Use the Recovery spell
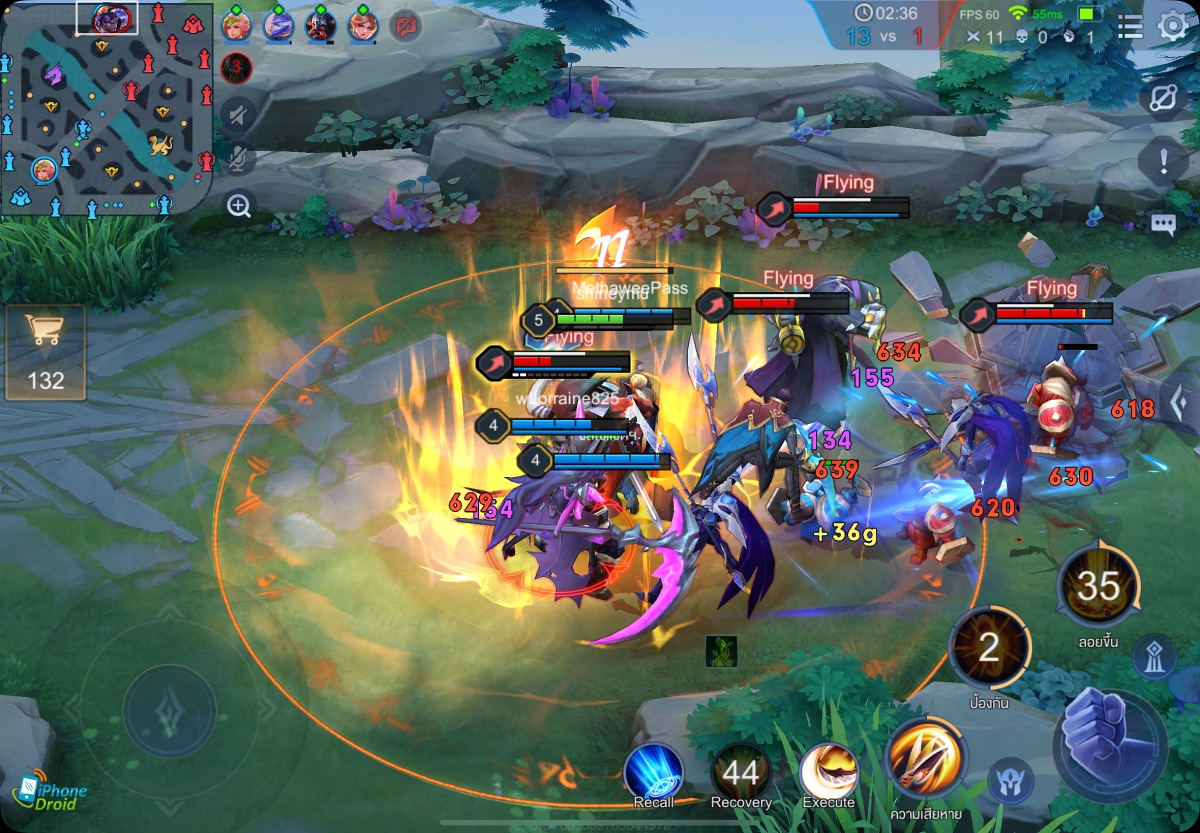 741,774
